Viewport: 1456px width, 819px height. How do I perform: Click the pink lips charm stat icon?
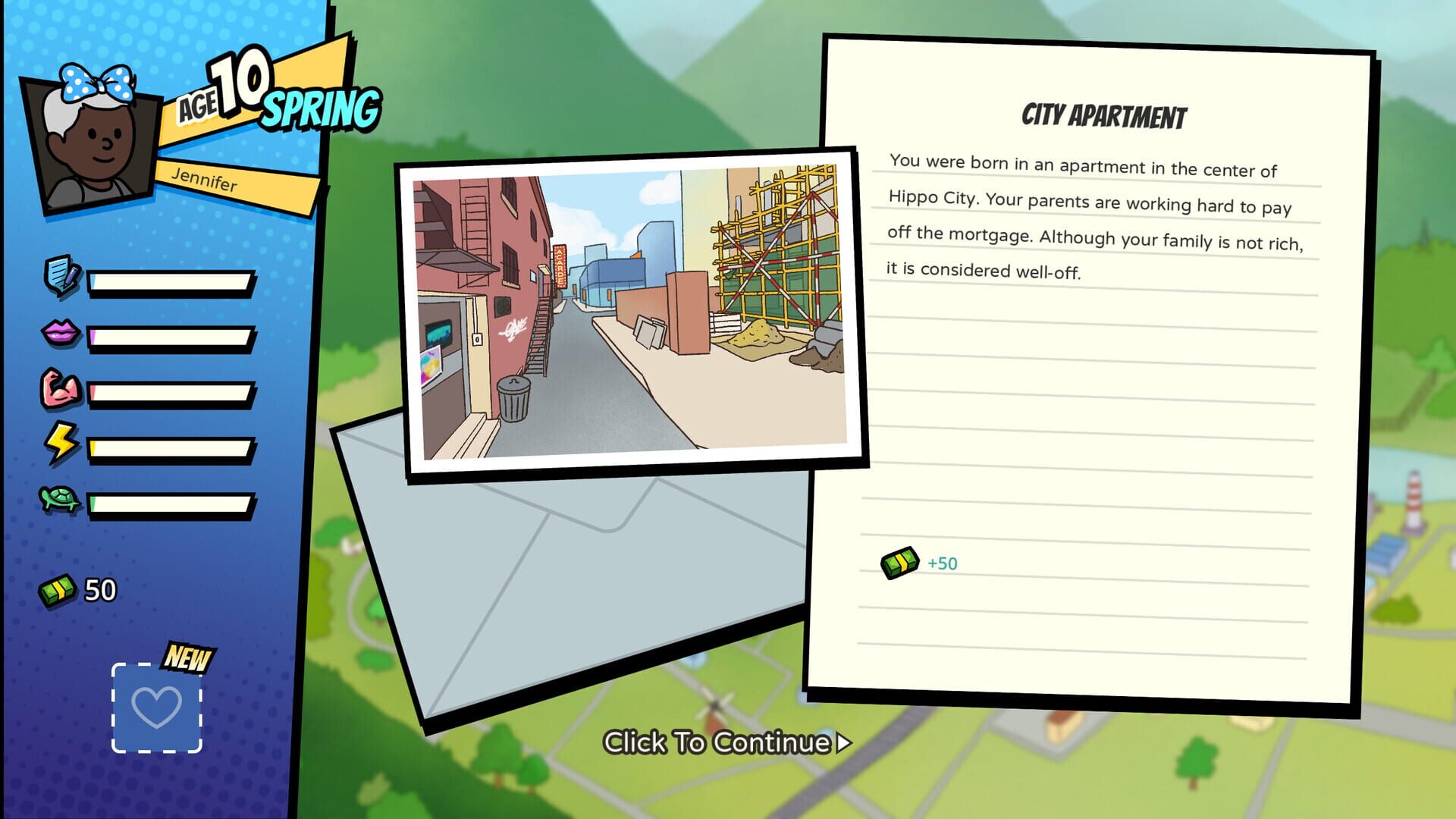click(x=61, y=331)
